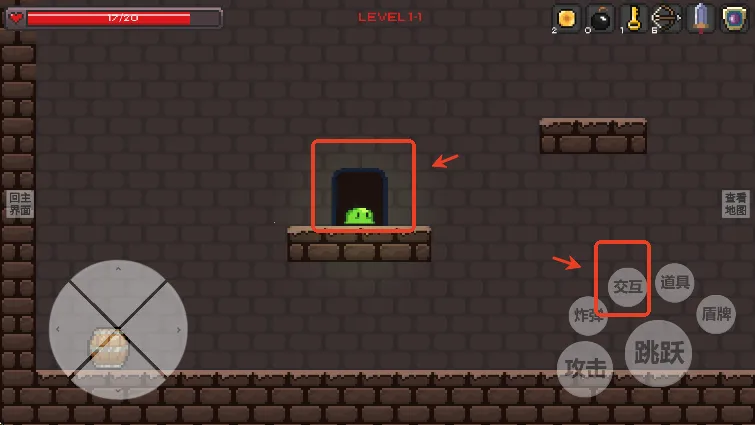Throw a bomb with the 炸弹 button
Viewport: 755px width, 425px height.
[588, 316]
